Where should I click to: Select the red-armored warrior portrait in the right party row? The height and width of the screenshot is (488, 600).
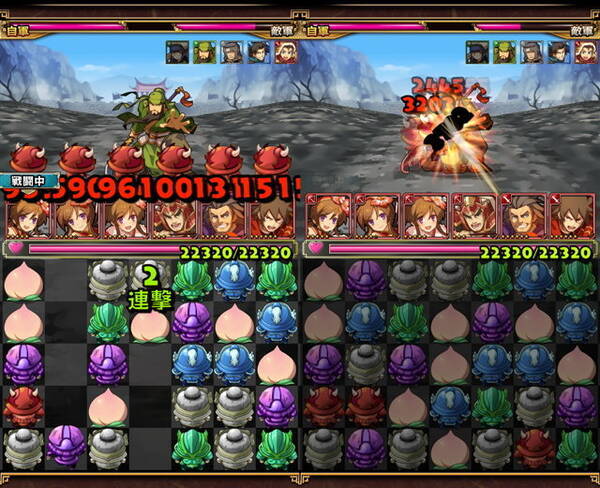click(x=472, y=215)
